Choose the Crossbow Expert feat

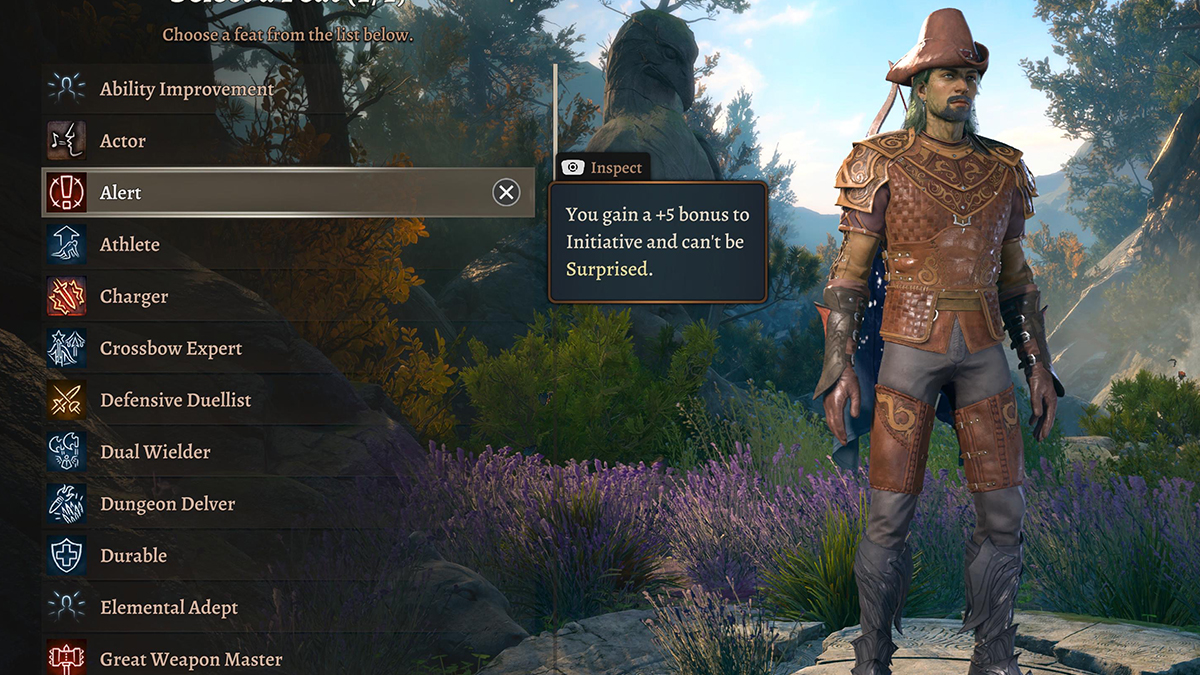click(x=170, y=349)
